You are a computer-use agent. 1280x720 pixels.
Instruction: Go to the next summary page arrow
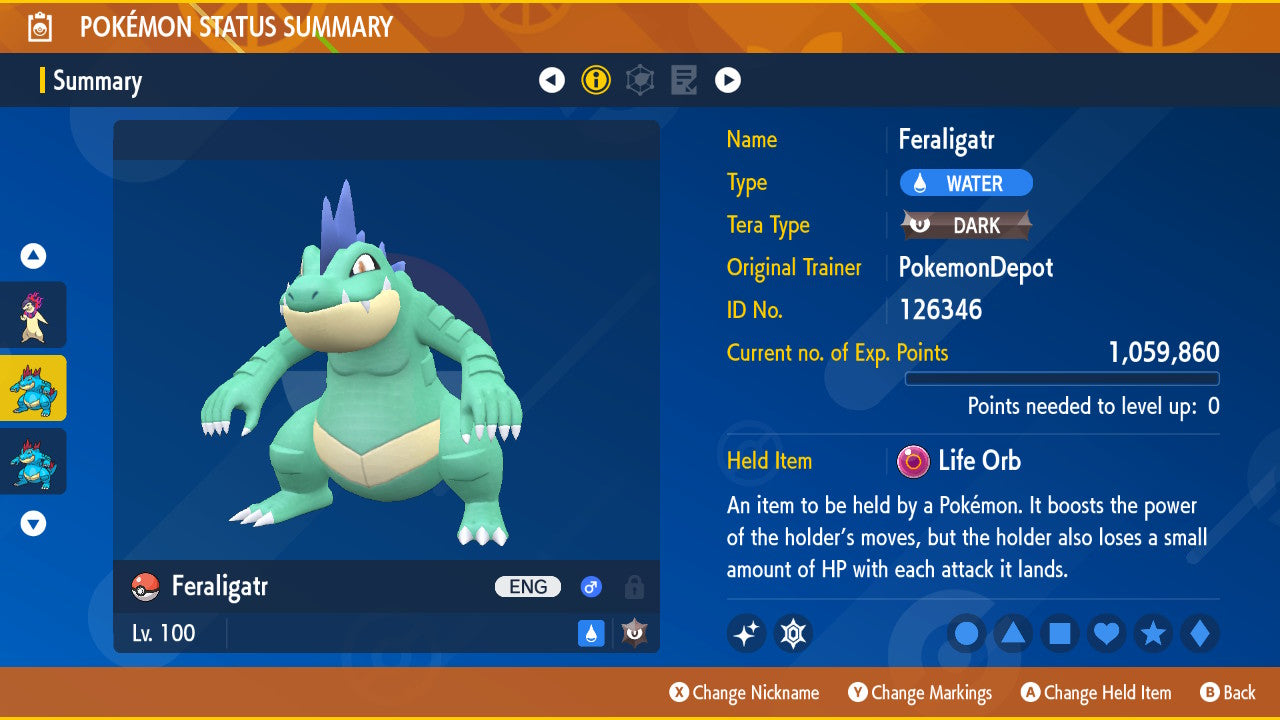point(728,80)
